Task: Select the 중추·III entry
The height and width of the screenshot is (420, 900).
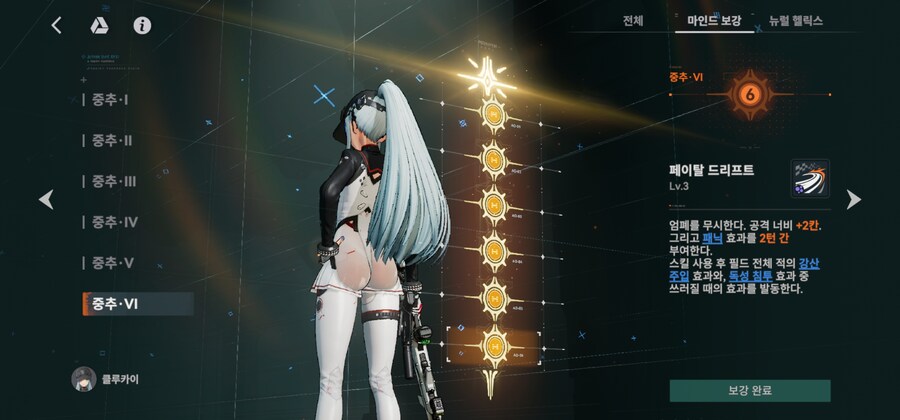Action: [114, 181]
